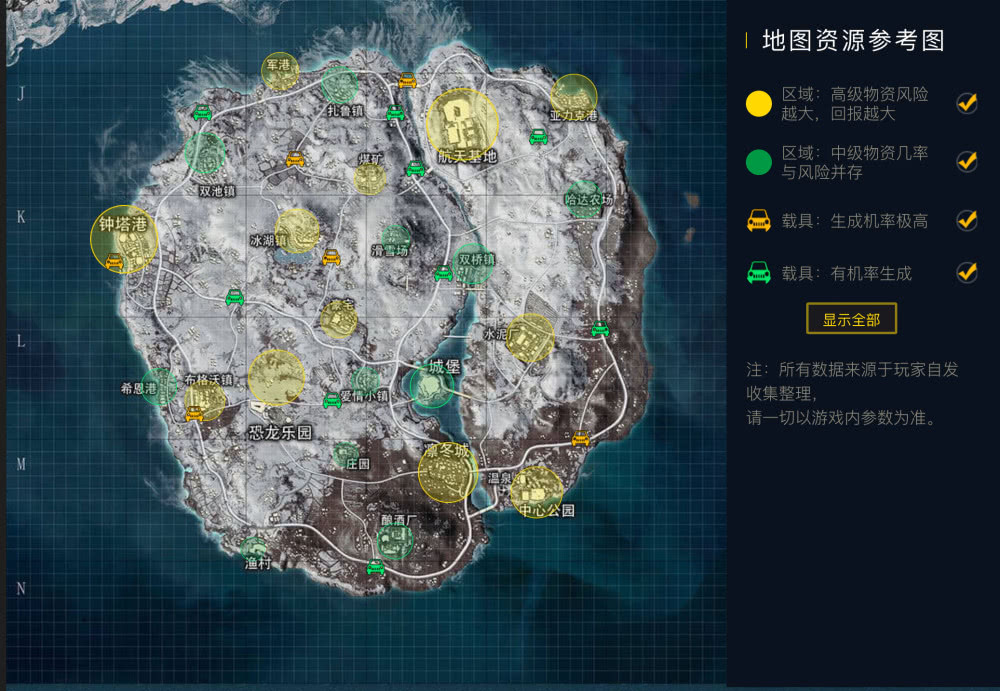Click the 哈达农场 green zone marker
The image size is (1000, 691).
583,199
